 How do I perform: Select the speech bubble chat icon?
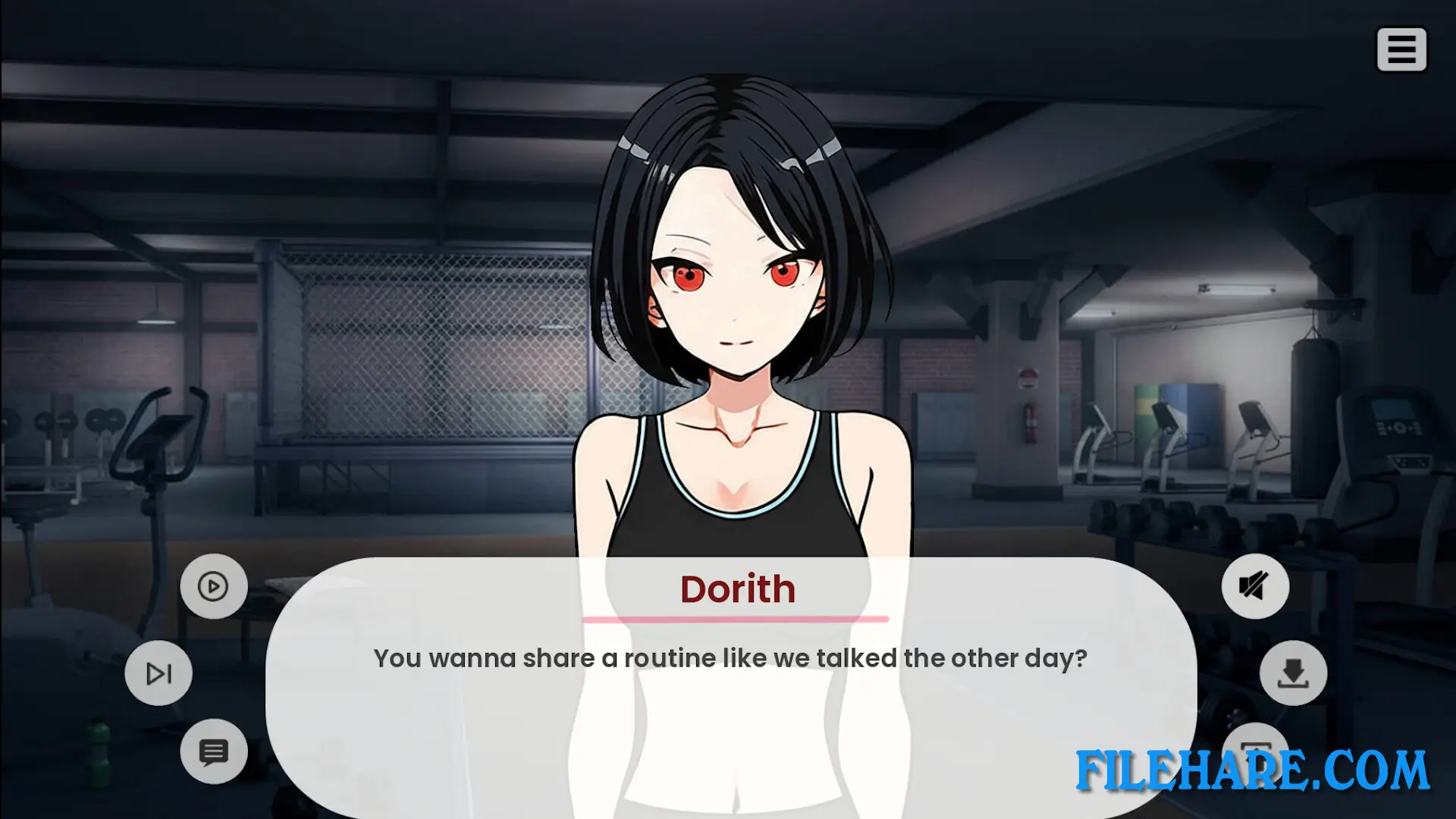pyautogui.click(x=215, y=752)
